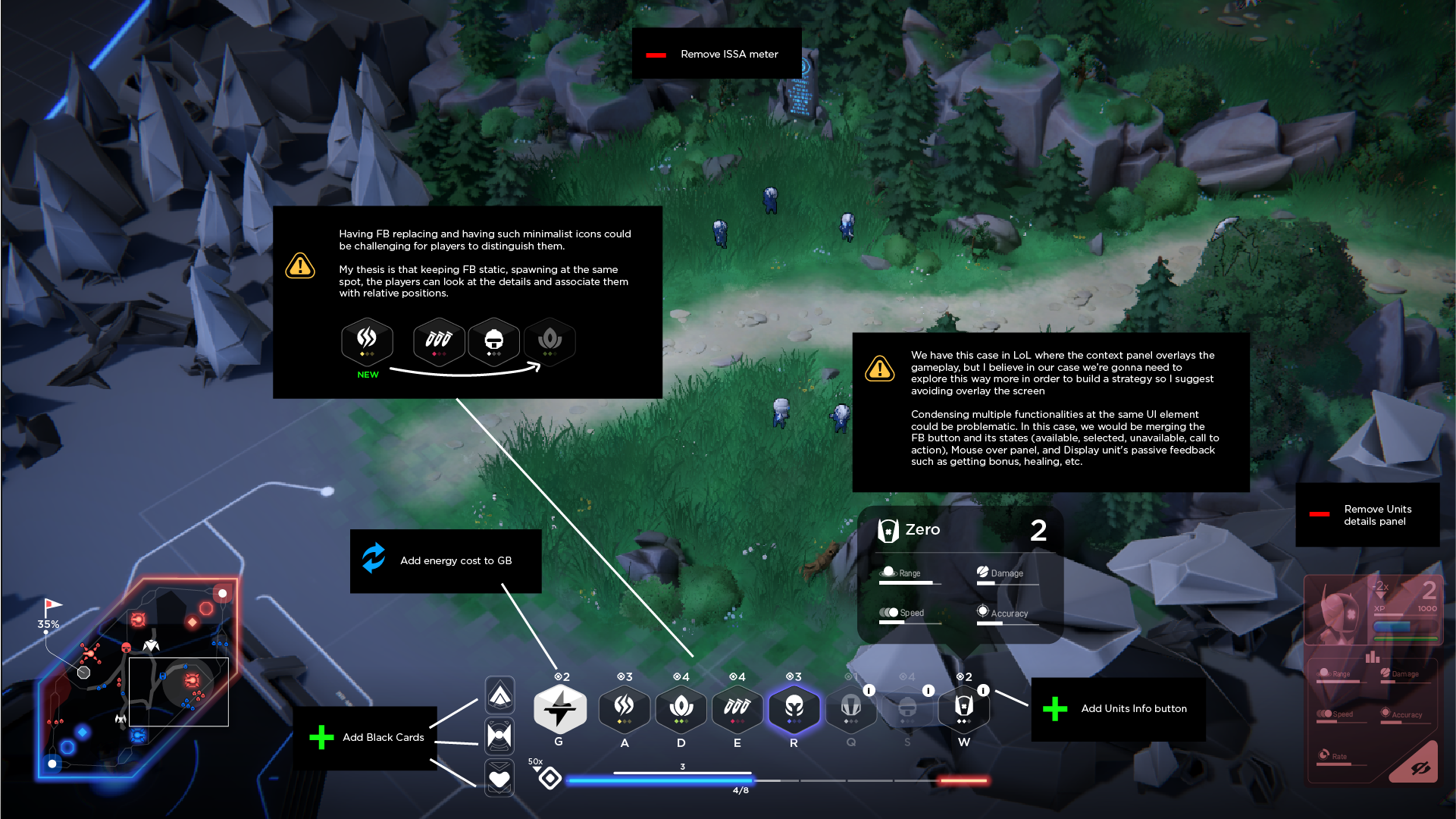Image resolution: width=1456 pixels, height=819 pixels.
Task: Click the bar-chart stats icon in unit panel
Action: pos(1372,657)
